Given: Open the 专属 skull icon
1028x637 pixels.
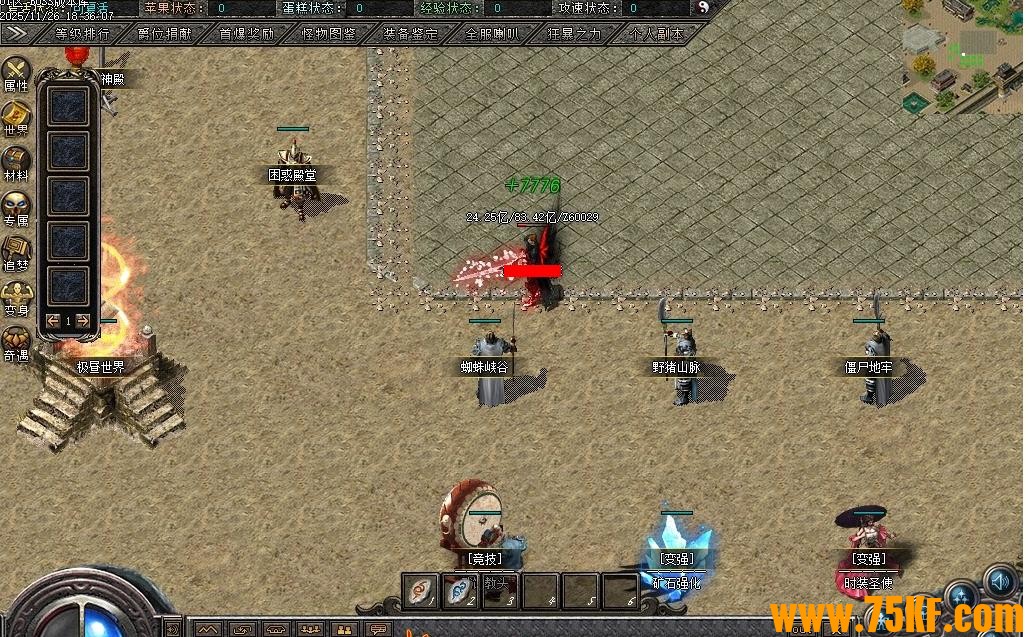Looking at the screenshot, I should pos(16,206).
